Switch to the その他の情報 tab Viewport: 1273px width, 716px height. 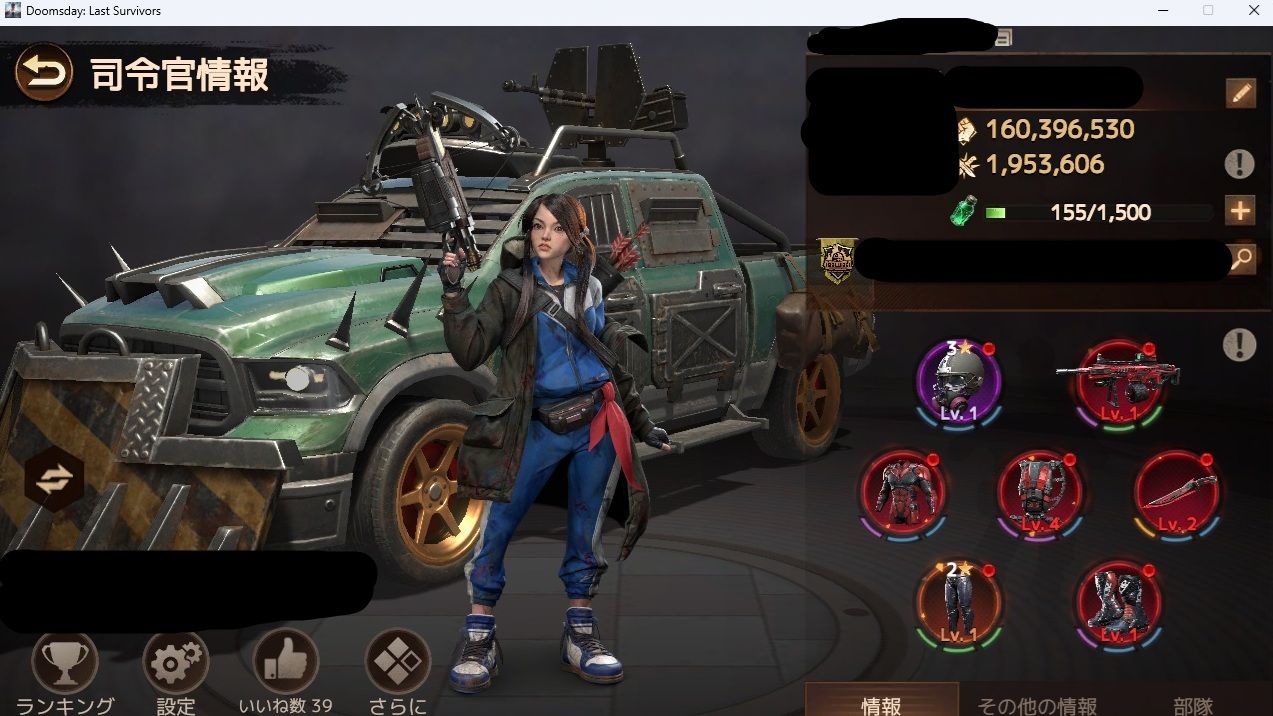coord(1036,705)
